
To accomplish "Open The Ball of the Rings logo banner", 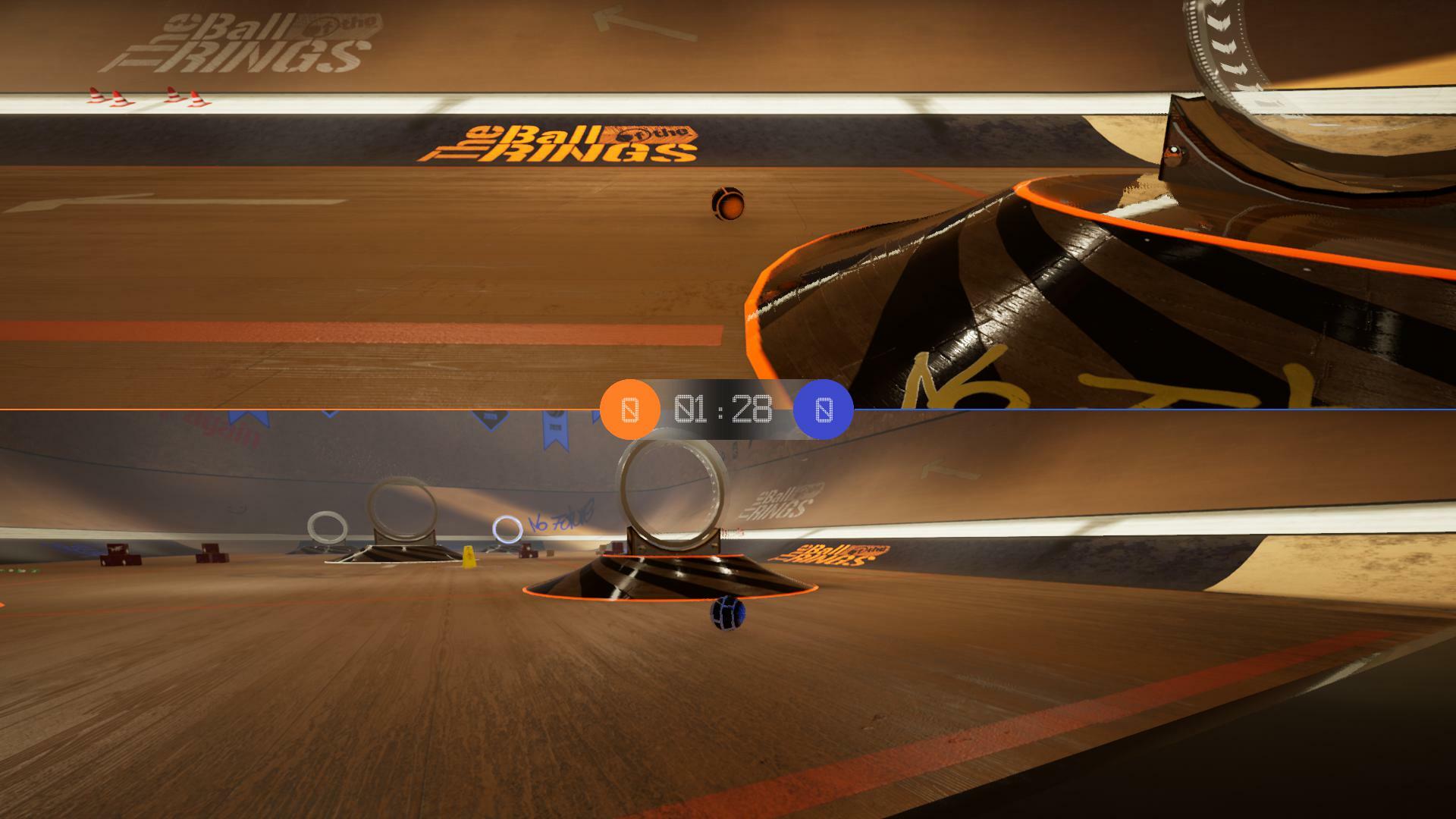I will tap(565, 144).
